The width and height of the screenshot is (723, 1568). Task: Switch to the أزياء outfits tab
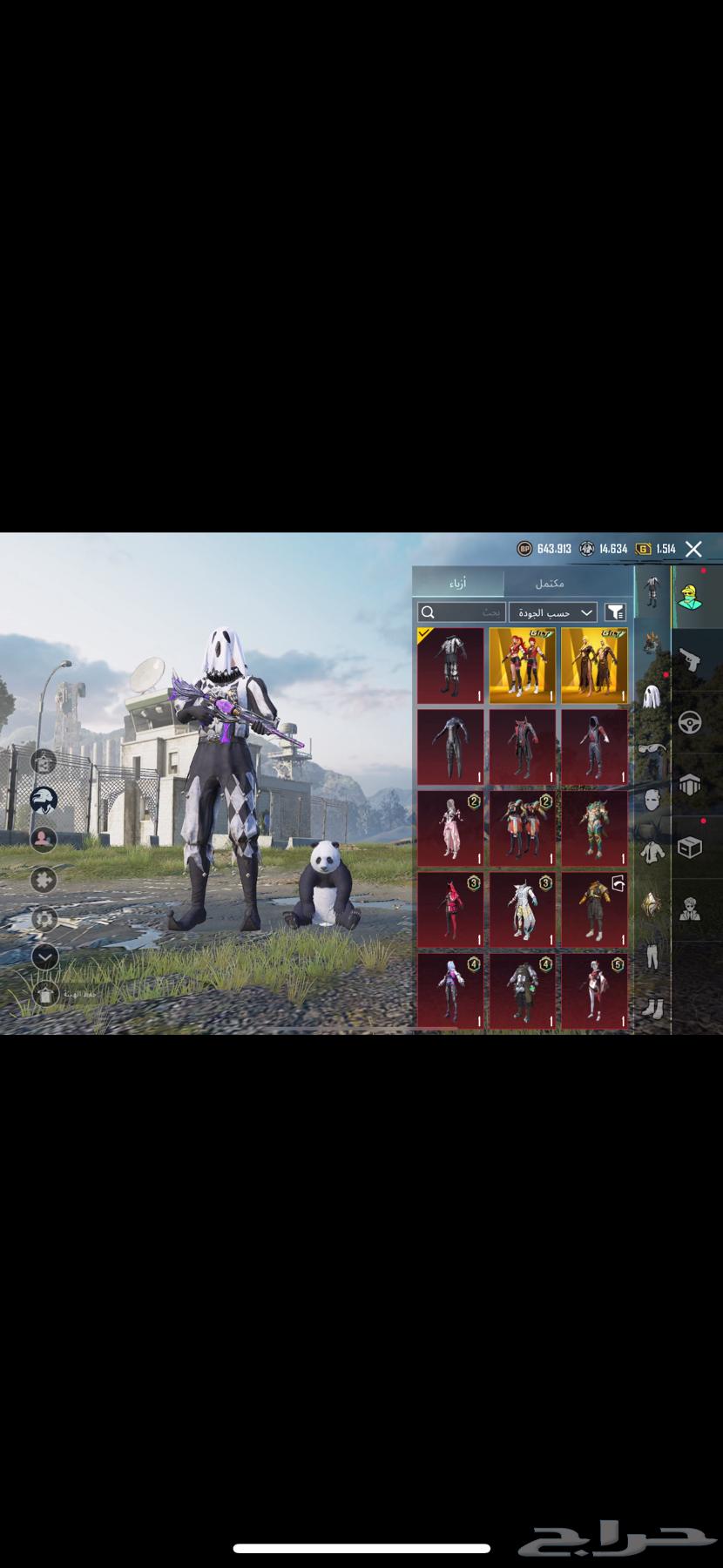tap(457, 583)
